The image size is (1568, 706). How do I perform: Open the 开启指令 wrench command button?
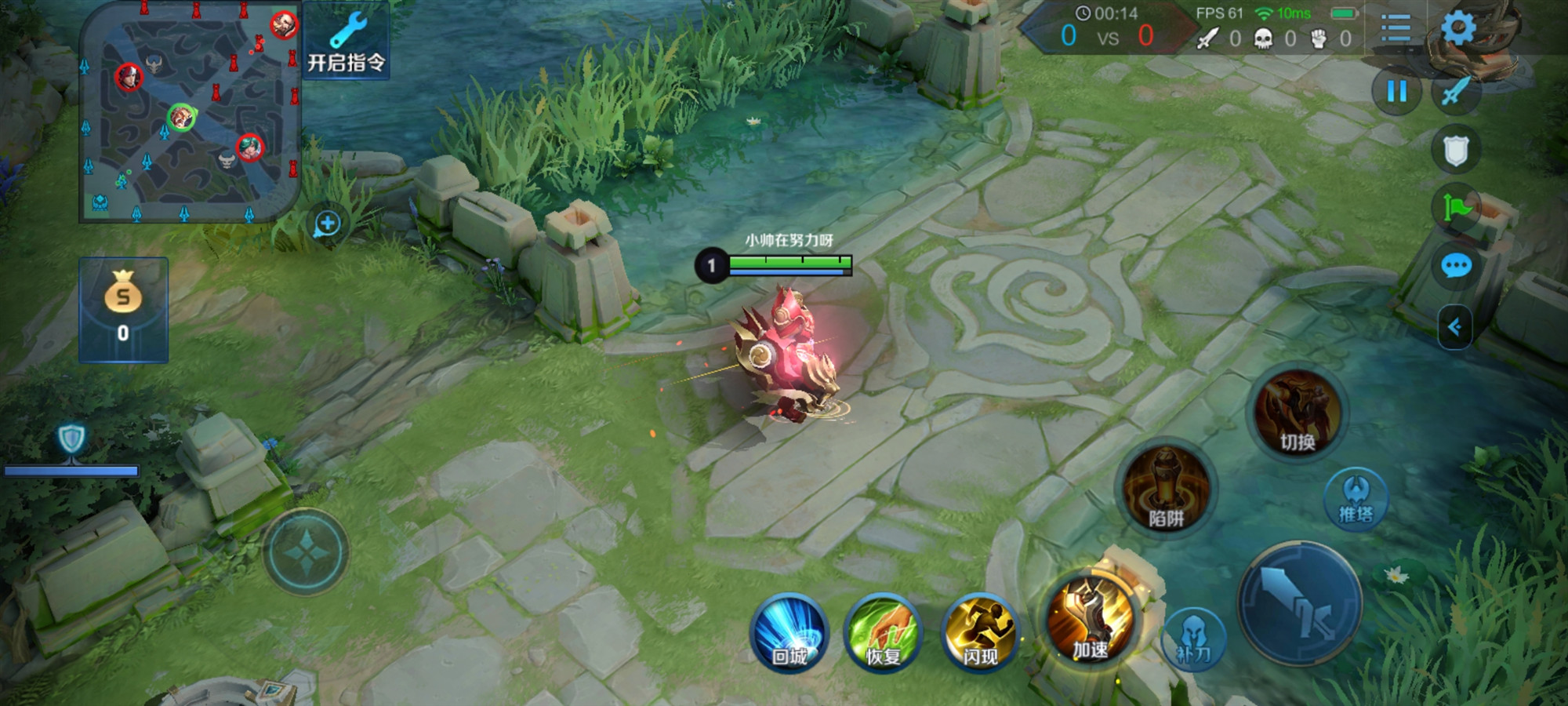[x=346, y=41]
